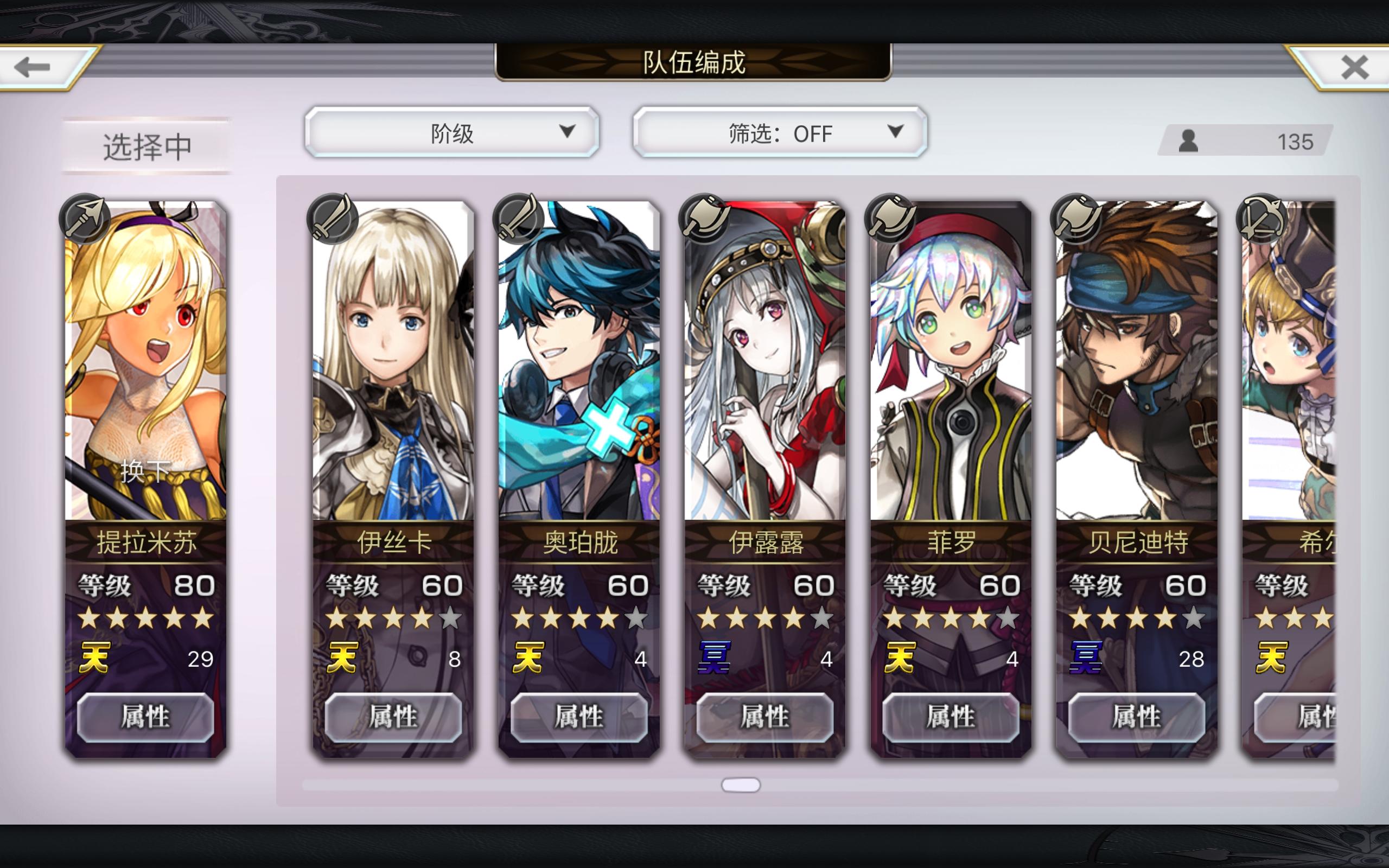The height and width of the screenshot is (868, 1389).
Task: Click the back arrow at top left
Action: [31, 67]
